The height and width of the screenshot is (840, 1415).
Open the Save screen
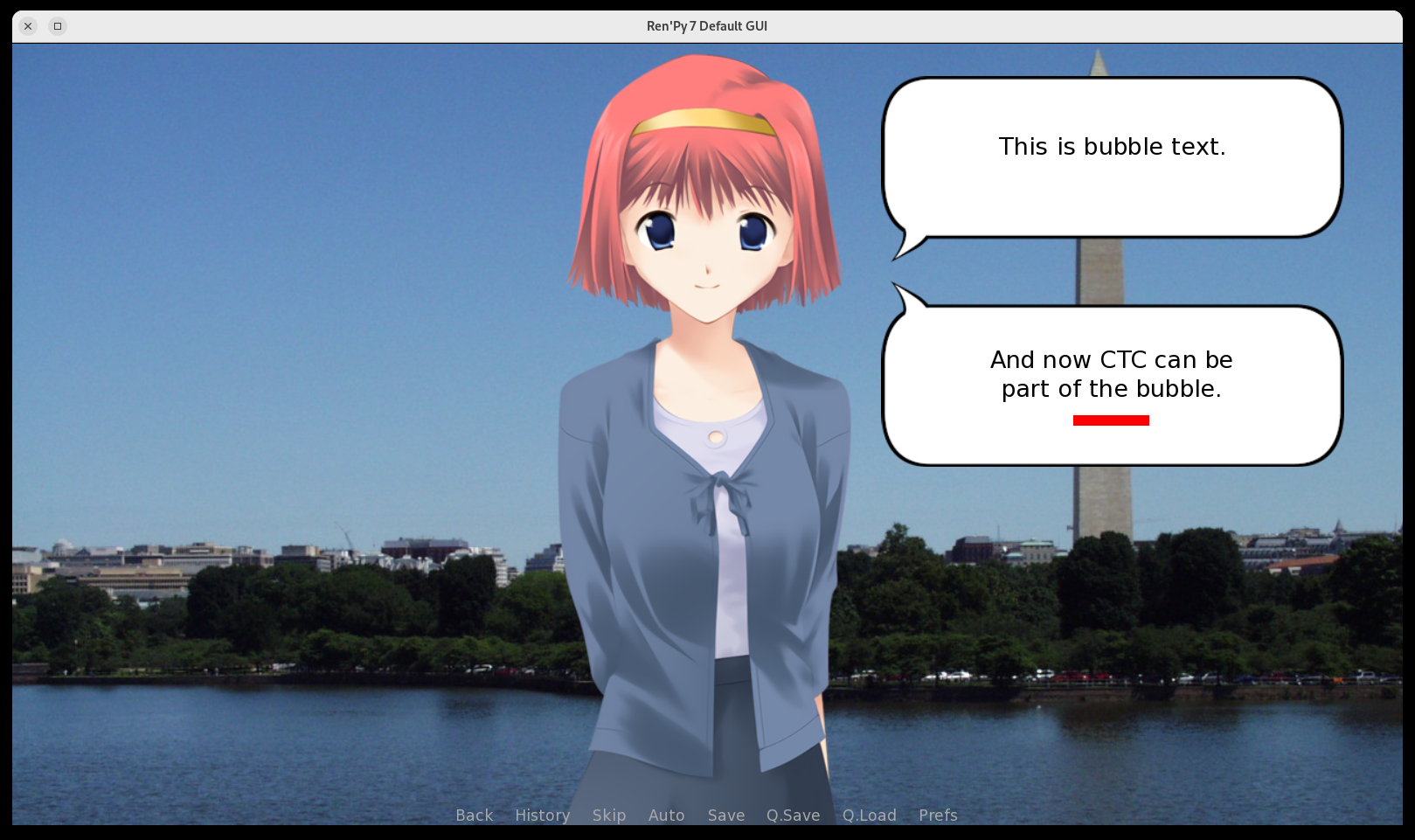point(725,815)
